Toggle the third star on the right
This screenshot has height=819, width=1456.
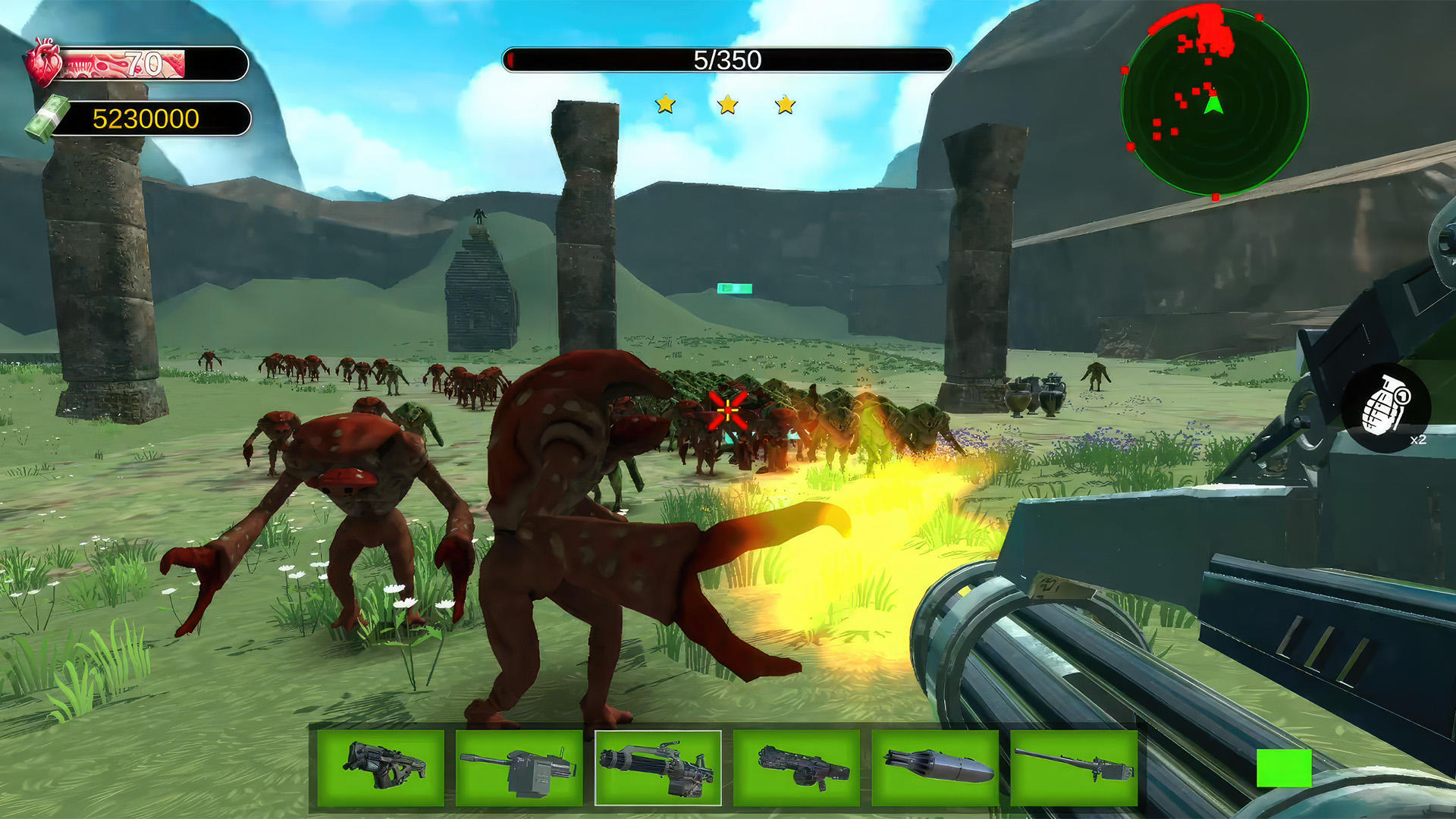[x=786, y=107]
